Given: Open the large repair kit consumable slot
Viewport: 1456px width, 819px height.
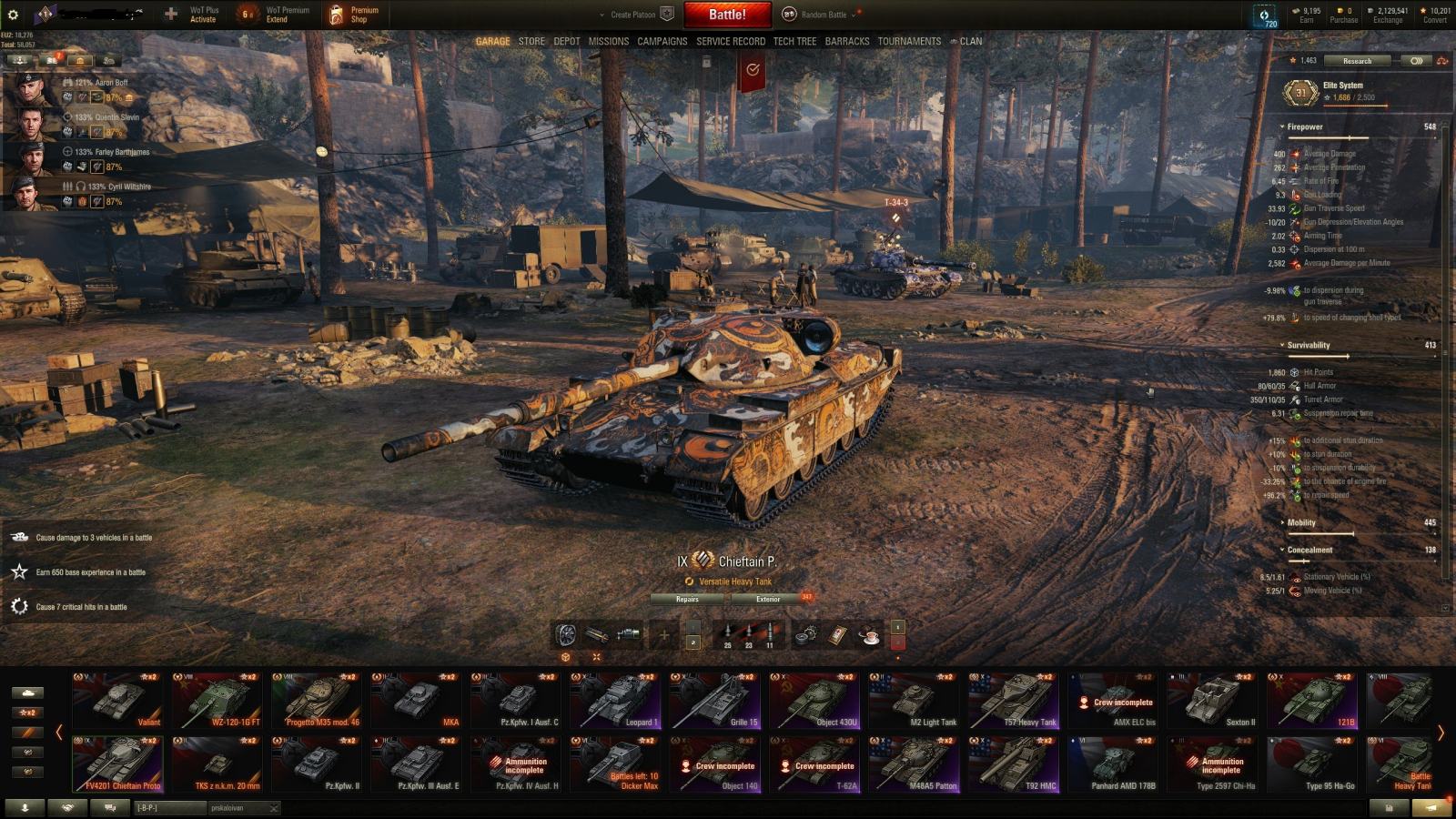Looking at the screenshot, I should 806,635.
